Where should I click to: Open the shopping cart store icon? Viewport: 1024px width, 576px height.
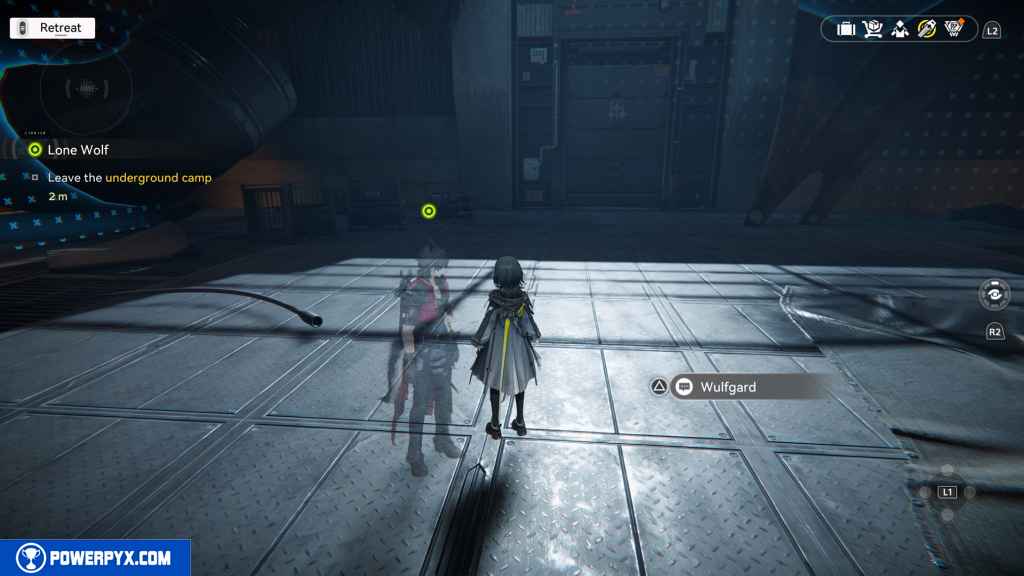coord(873,29)
